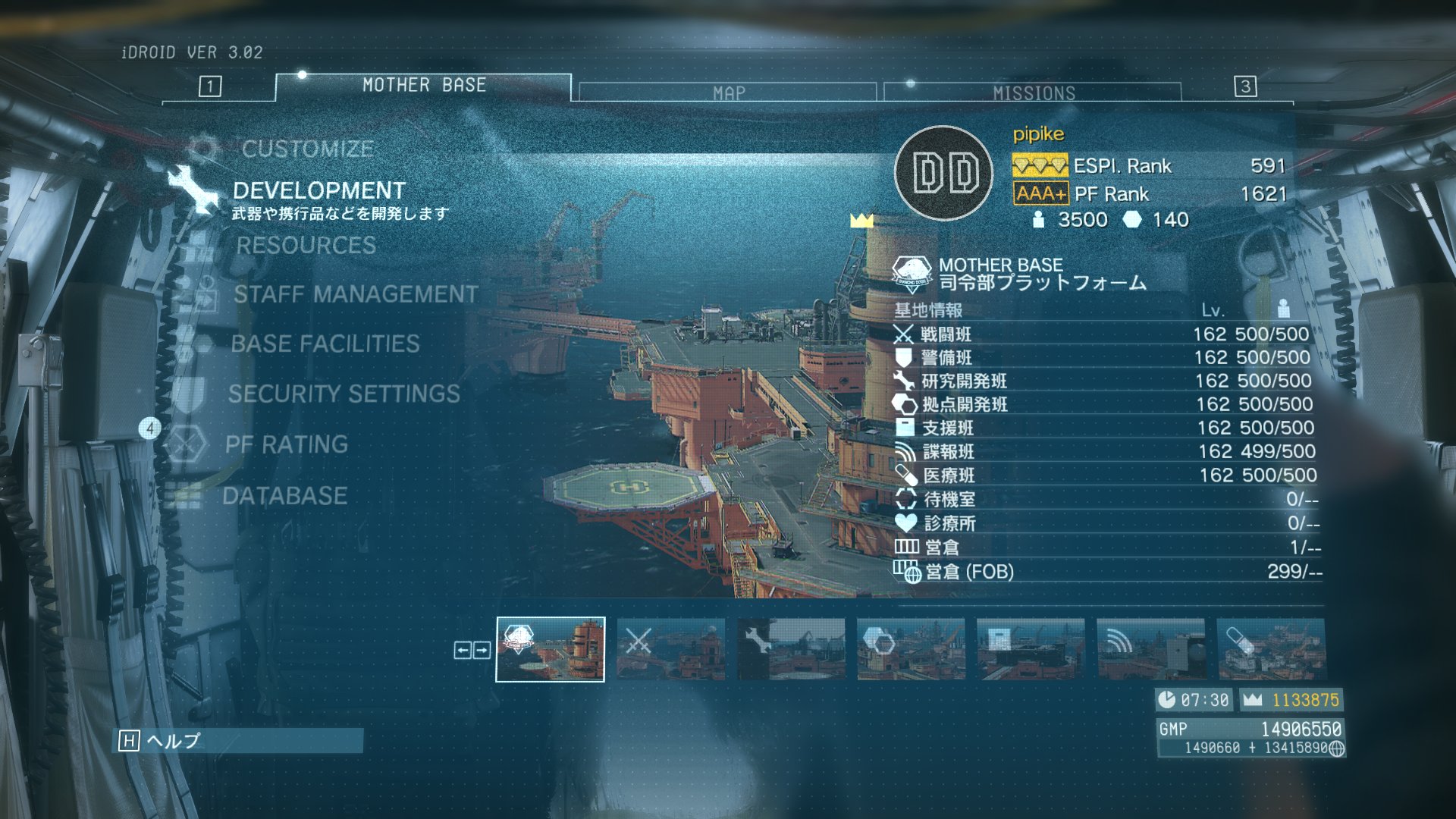Open the DATABASE menu entry
Screen dimensions: 1456x819
pyautogui.click(x=284, y=496)
